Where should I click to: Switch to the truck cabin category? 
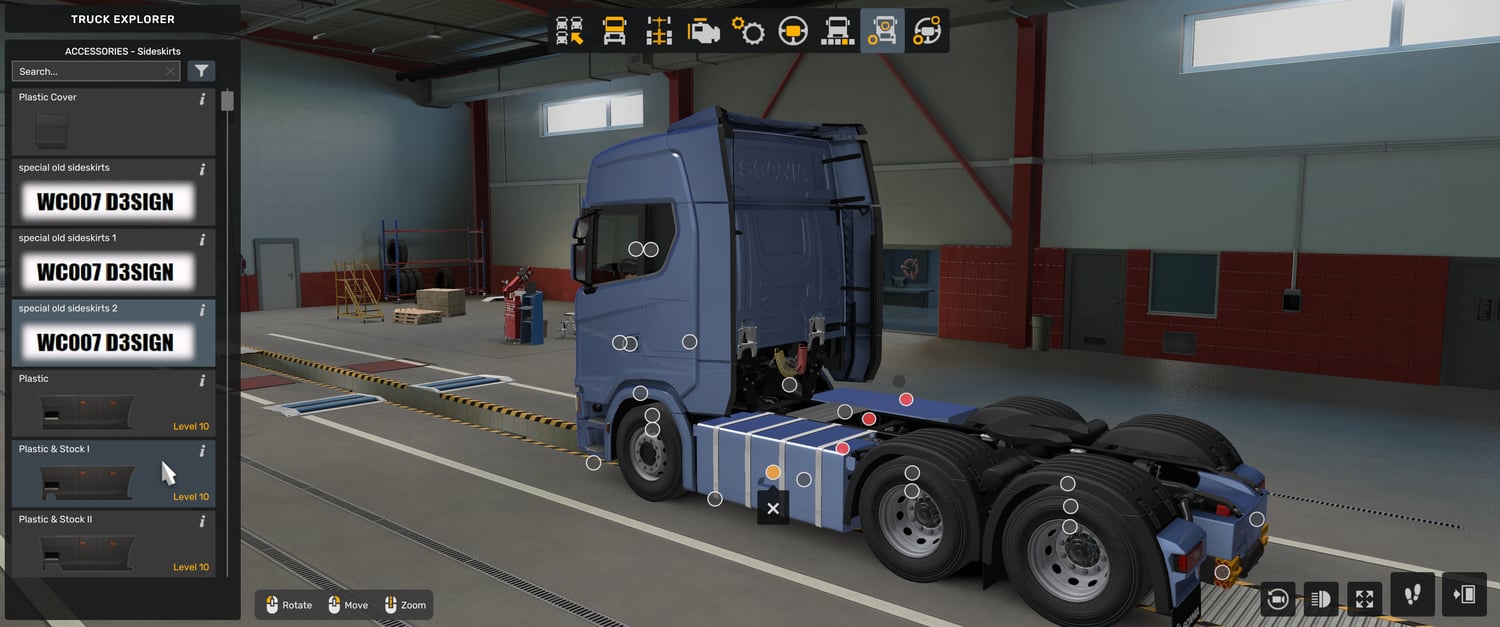(x=614, y=31)
